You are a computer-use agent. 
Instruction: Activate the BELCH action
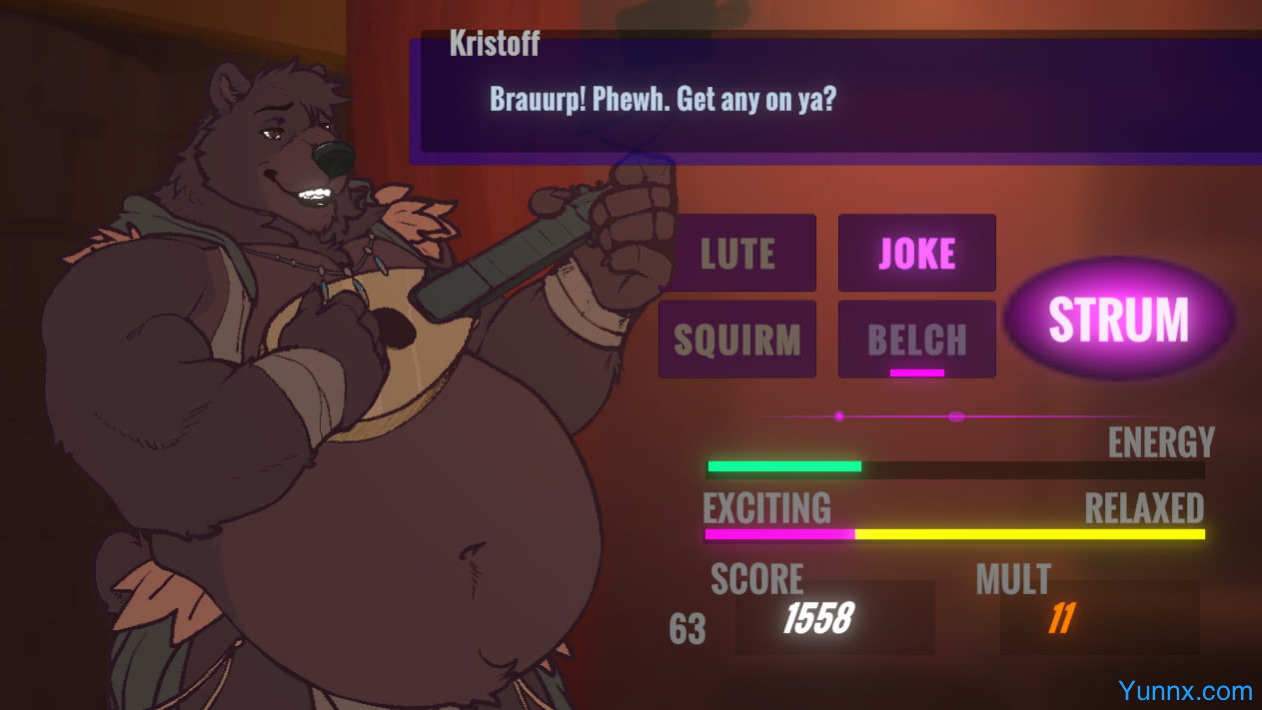click(916, 339)
